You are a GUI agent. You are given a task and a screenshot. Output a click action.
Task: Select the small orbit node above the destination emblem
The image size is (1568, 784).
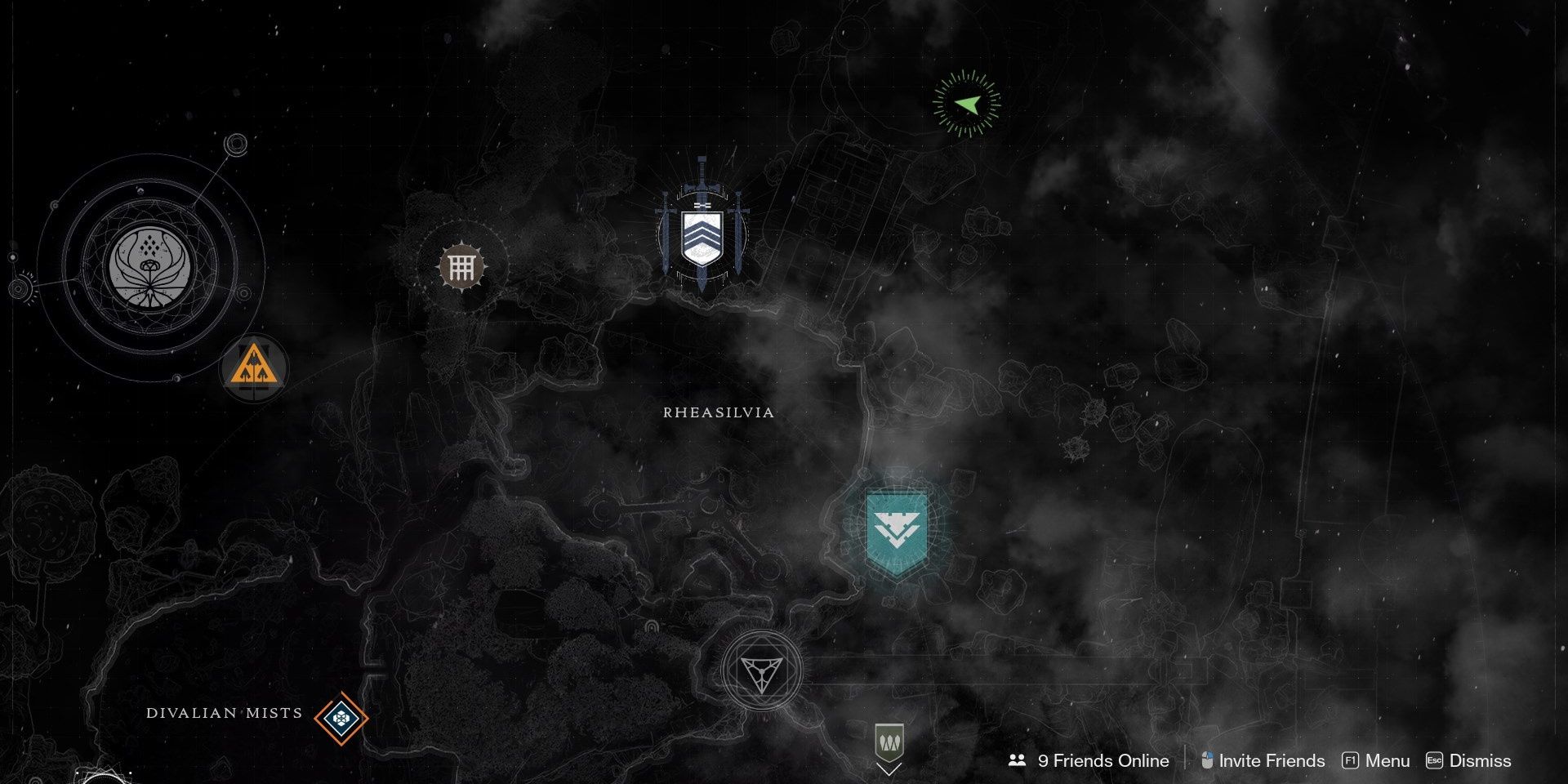pyautogui.click(x=235, y=144)
